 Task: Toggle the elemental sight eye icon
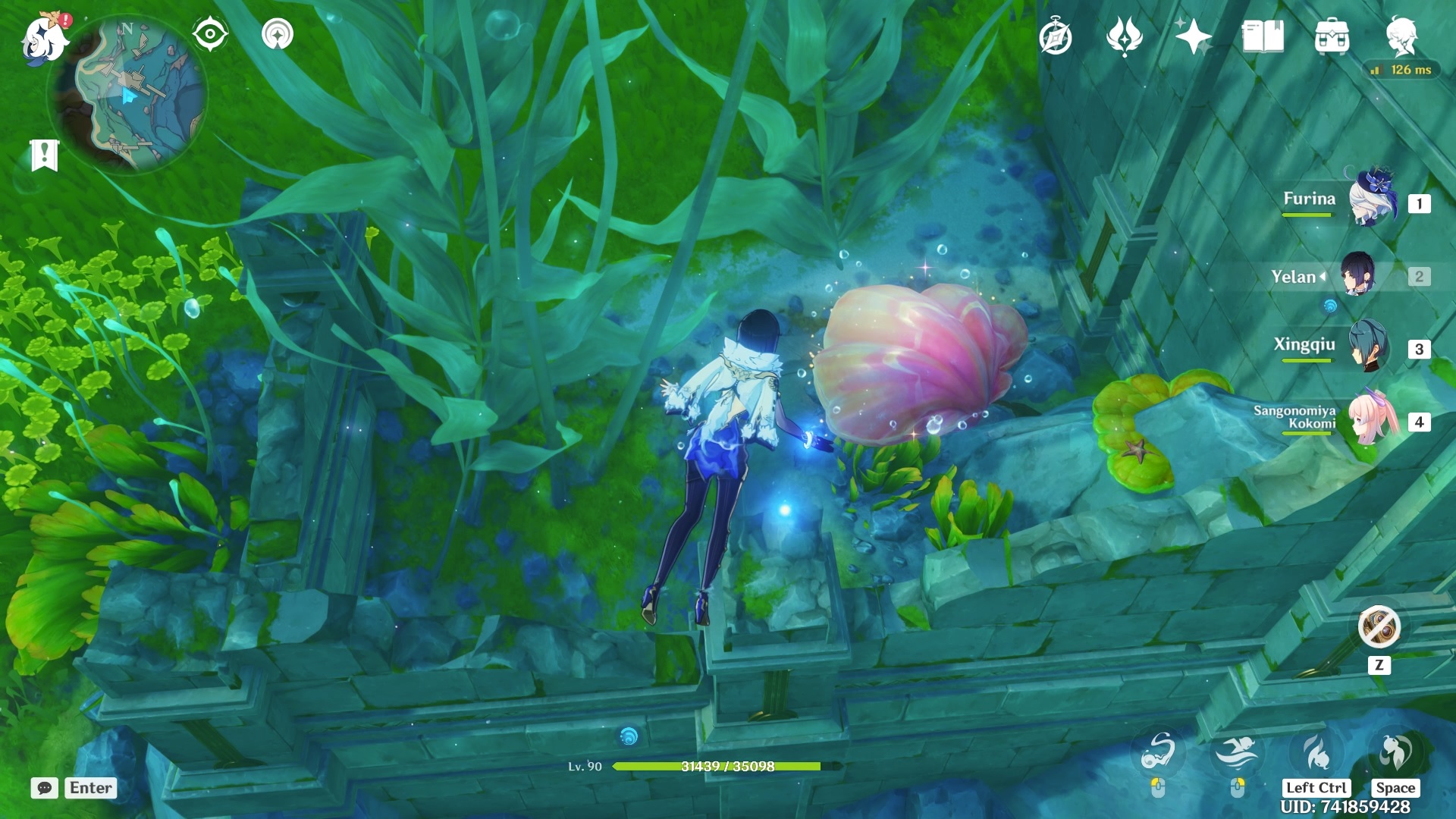tap(209, 34)
